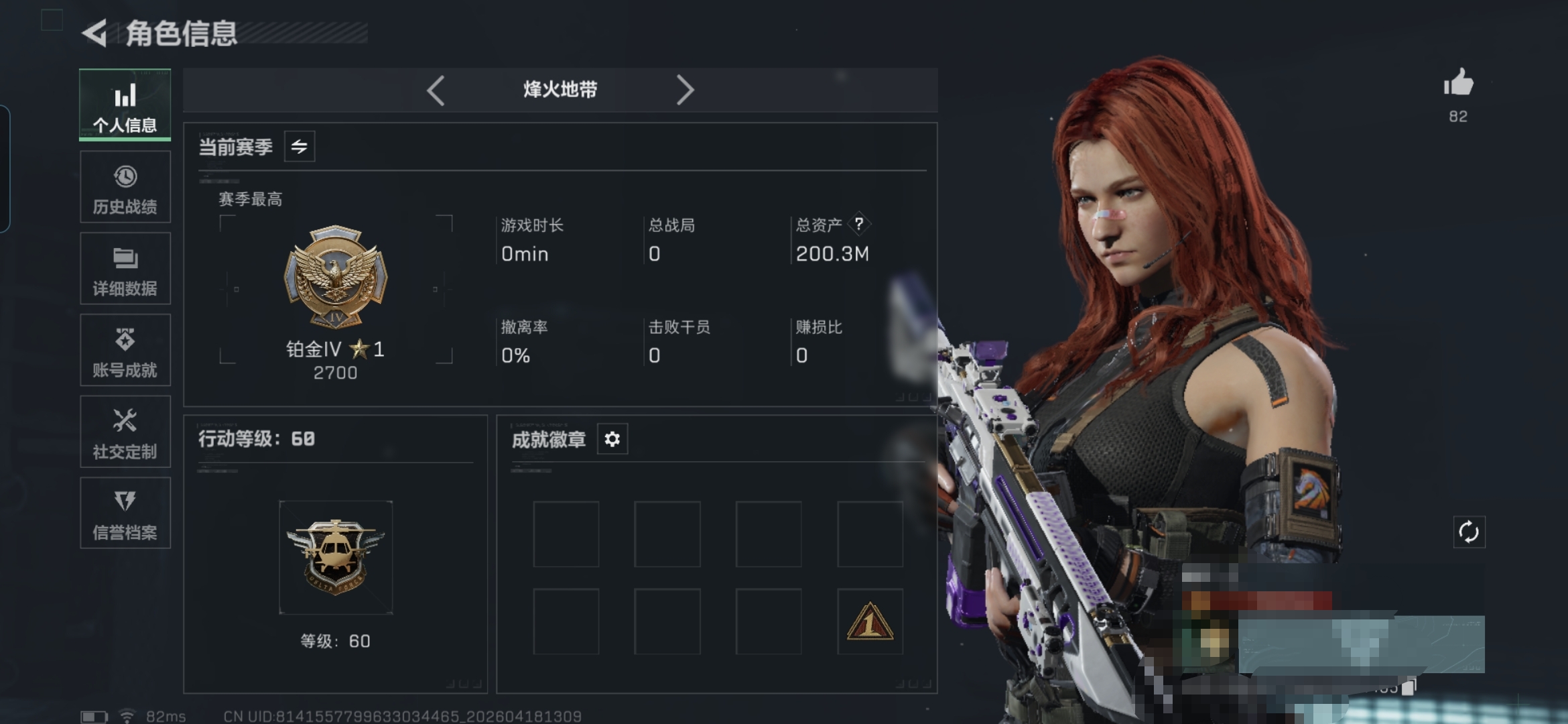Select the level 60 helicopter badge

click(336, 557)
